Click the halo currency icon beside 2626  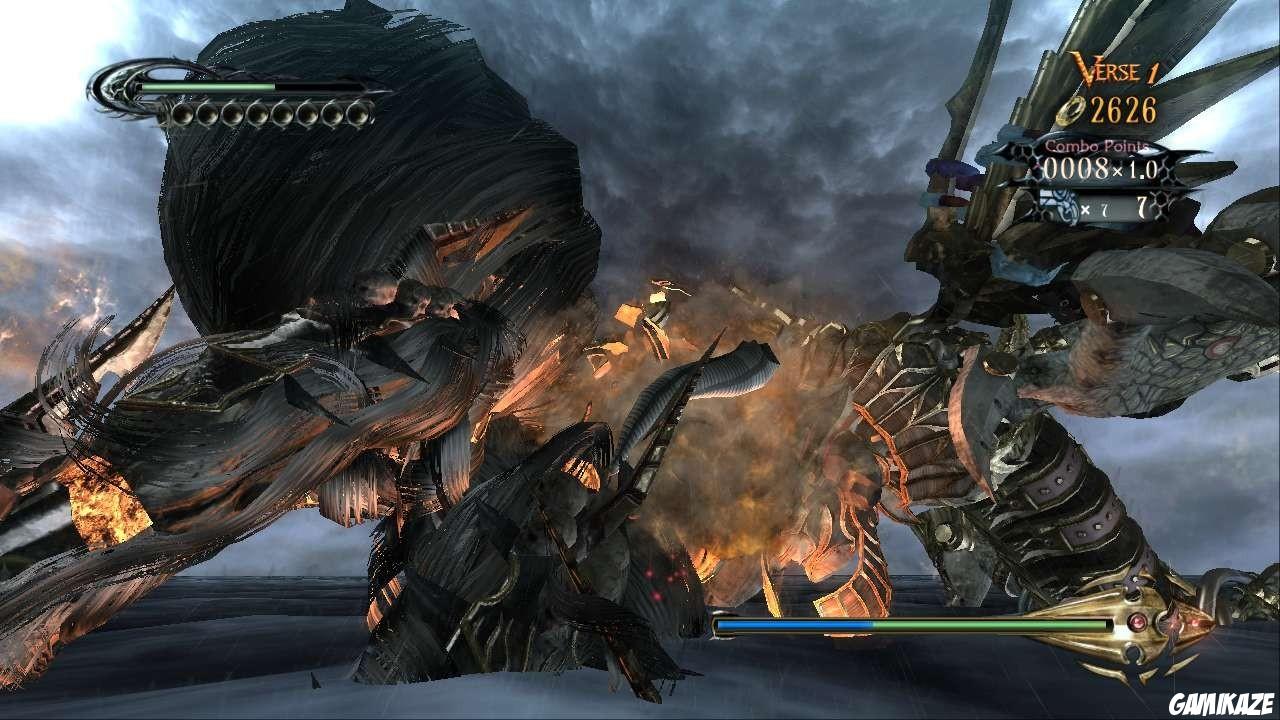pos(1071,111)
